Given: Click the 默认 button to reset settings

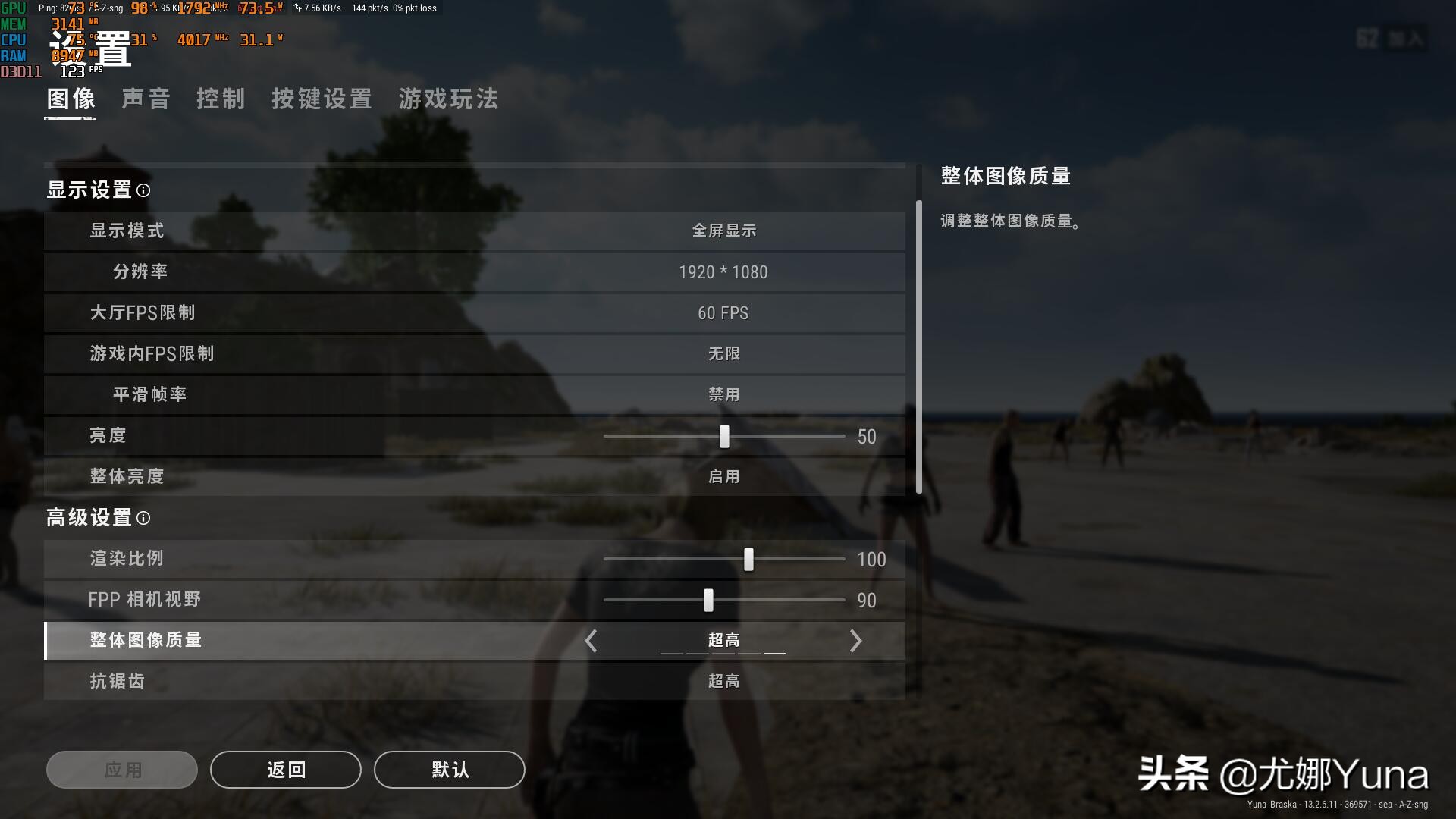Looking at the screenshot, I should (x=449, y=770).
